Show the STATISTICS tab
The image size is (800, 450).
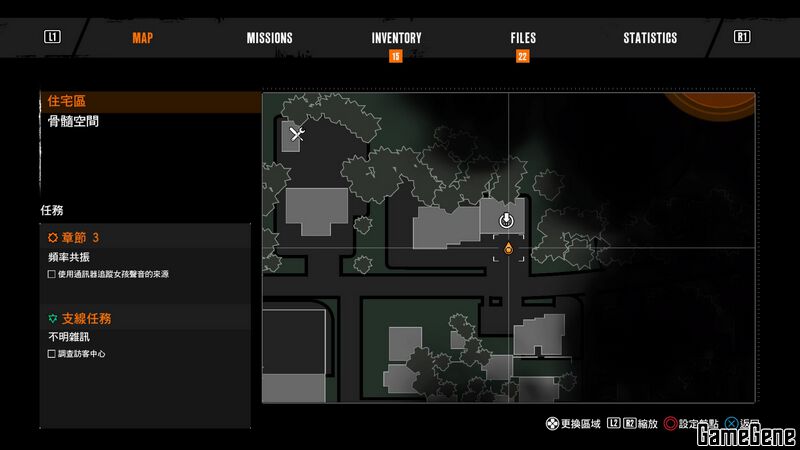coord(650,38)
